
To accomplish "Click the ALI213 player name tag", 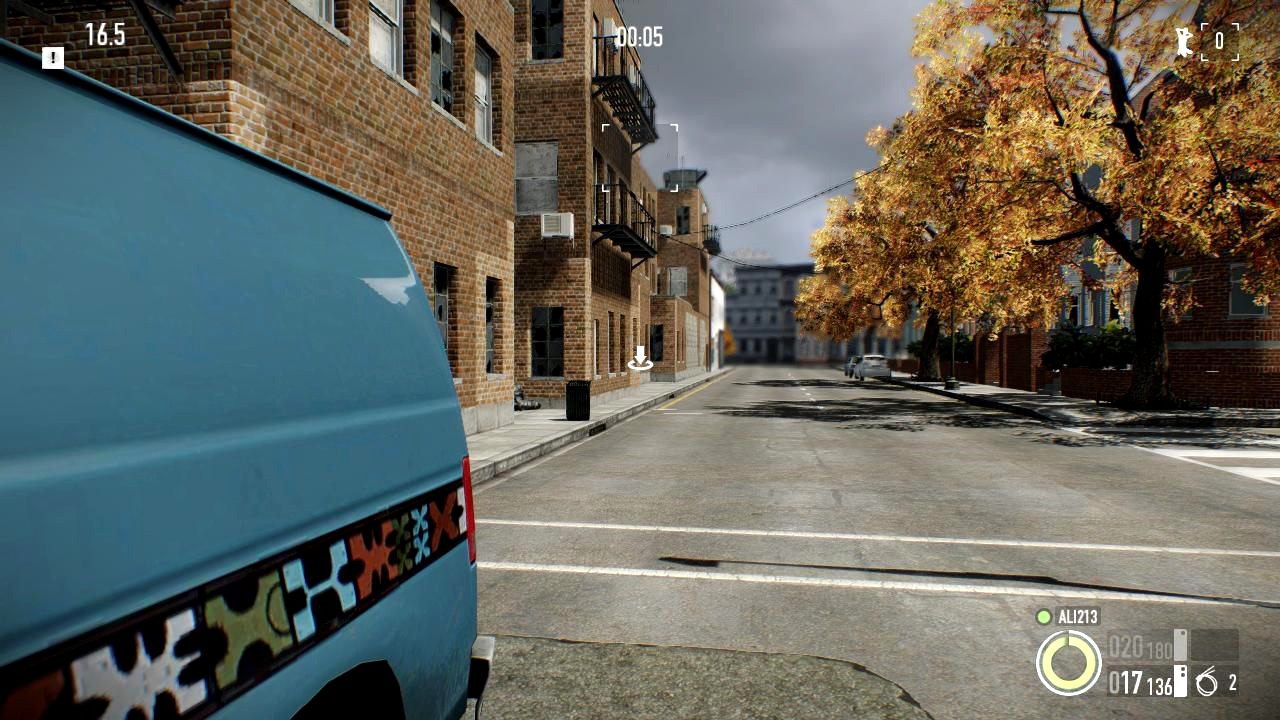I will [x=1077, y=617].
